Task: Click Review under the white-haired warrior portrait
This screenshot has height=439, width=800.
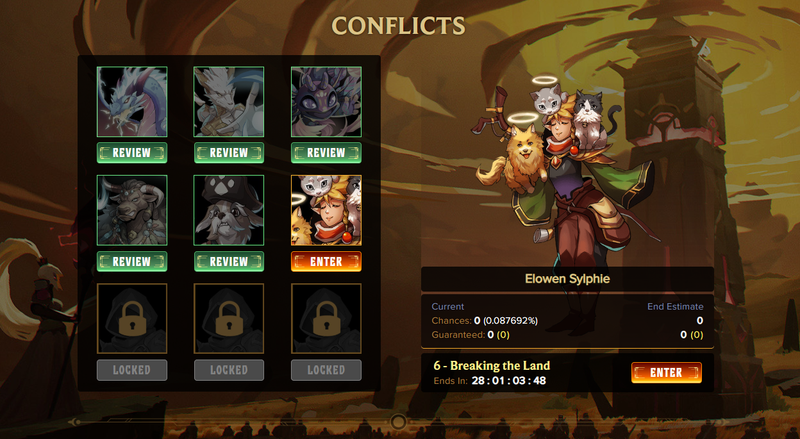Action: point(229,153)
